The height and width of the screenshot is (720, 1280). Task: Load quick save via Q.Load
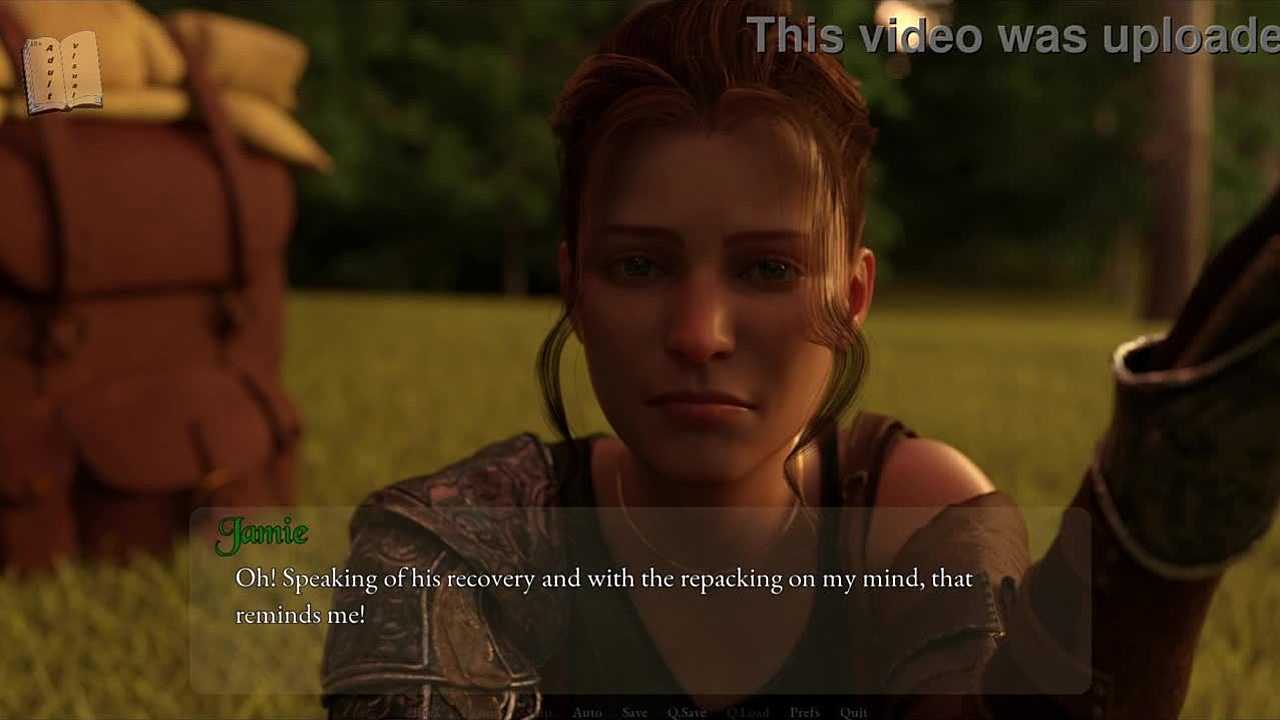pyautogui.click(x=747, y=712)
